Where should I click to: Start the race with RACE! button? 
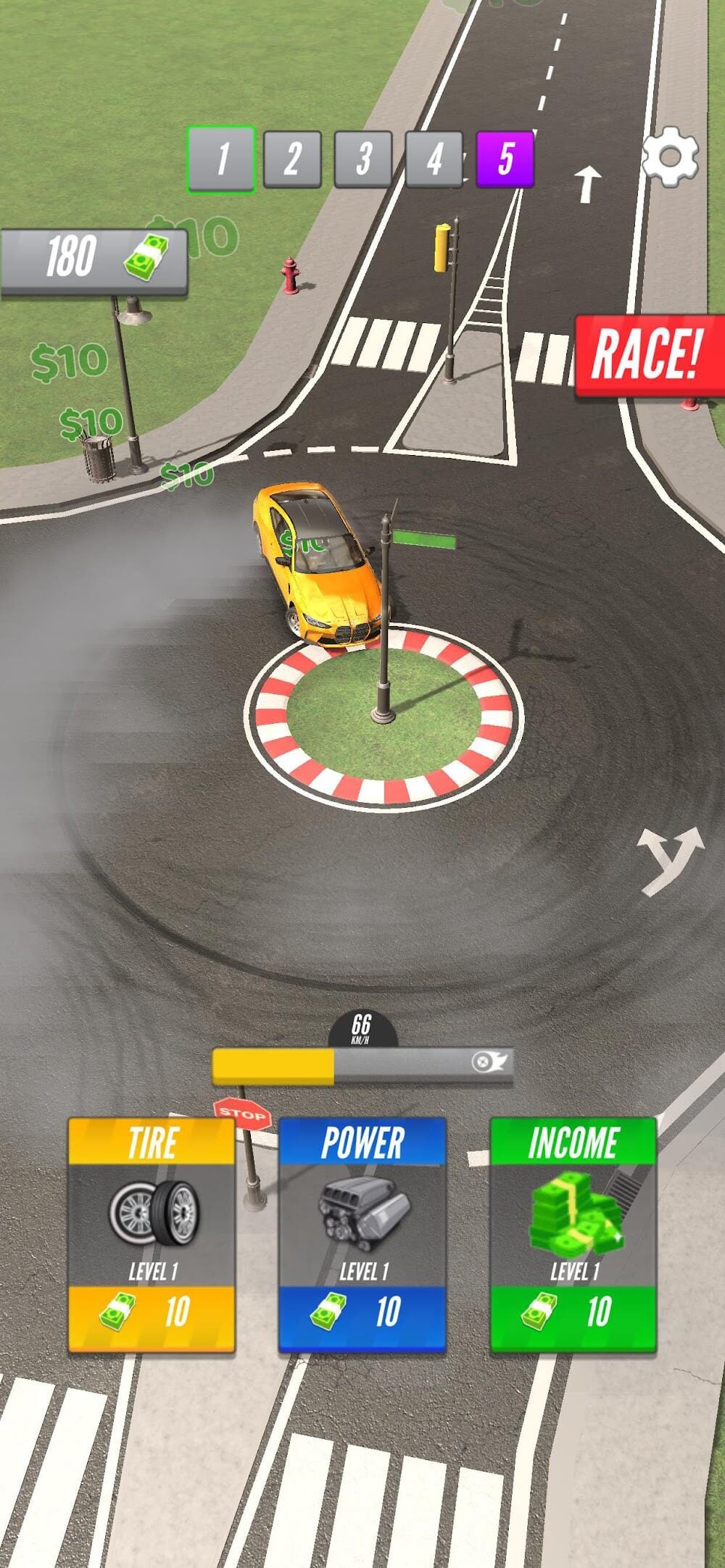[x=647, y=355]
